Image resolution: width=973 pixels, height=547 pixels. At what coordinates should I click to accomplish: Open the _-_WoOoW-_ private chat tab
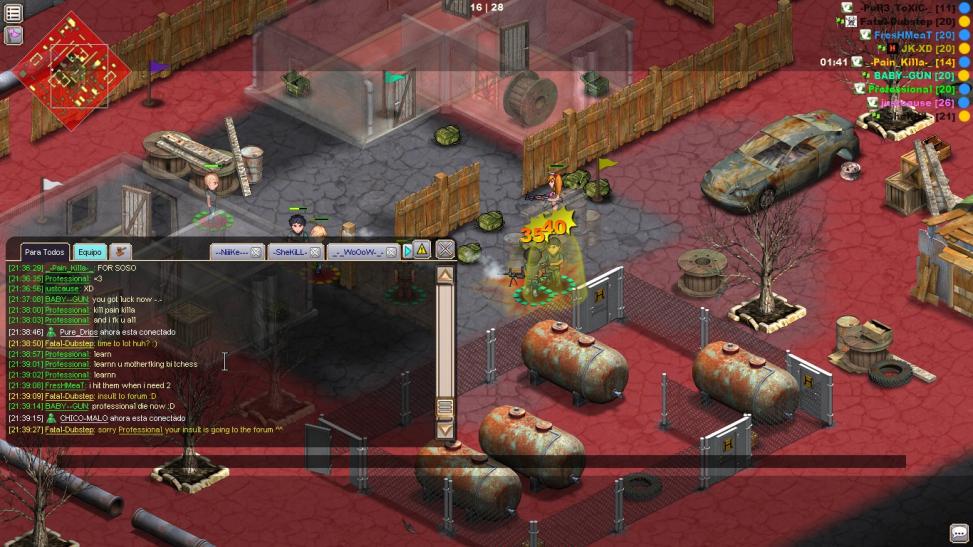[x=356, y=252]
